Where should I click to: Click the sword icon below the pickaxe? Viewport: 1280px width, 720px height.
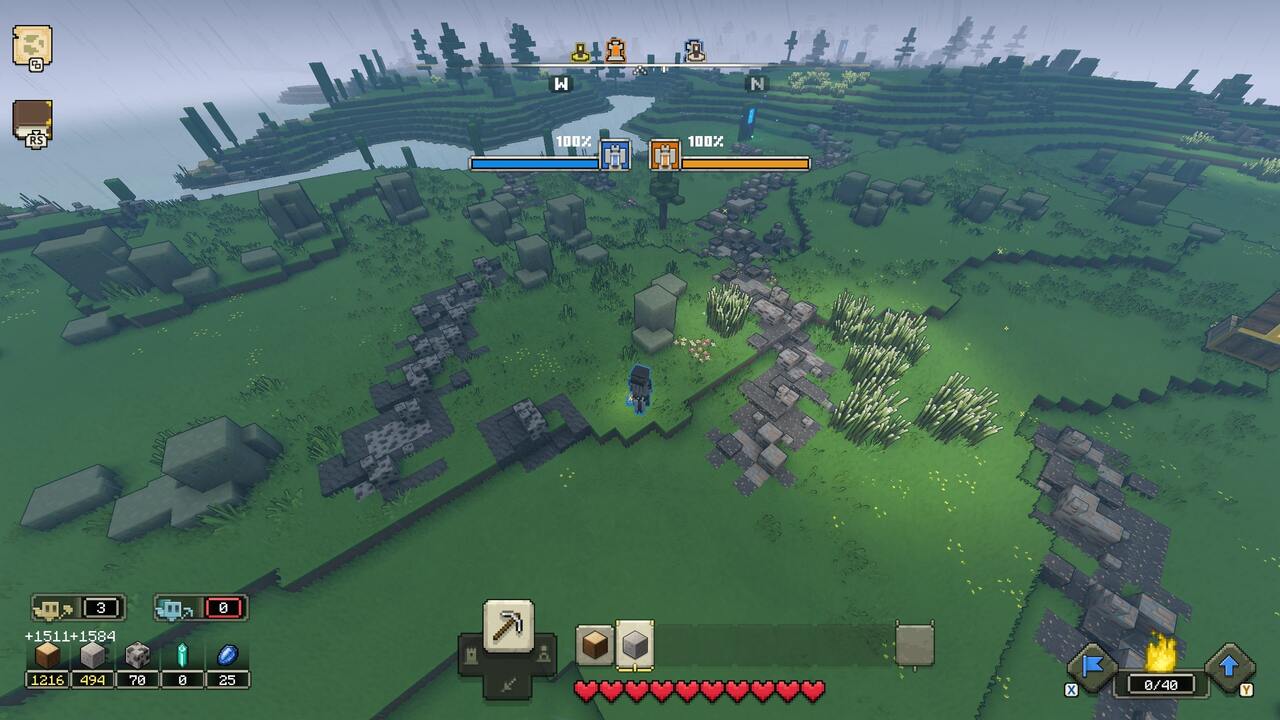(x=507, y=685)
